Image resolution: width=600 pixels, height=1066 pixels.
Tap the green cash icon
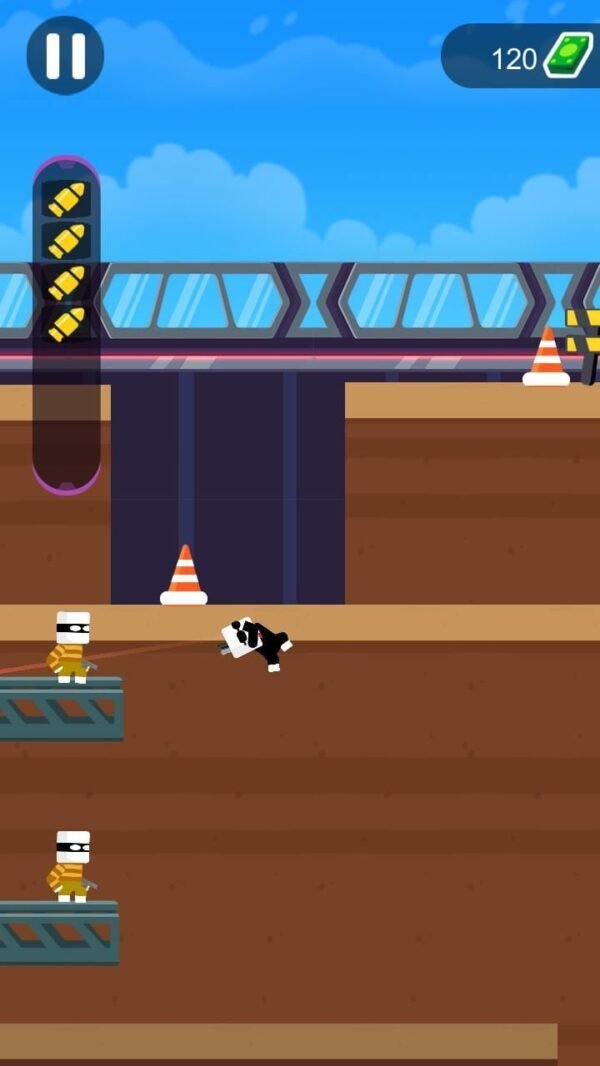tap(568, 56)
